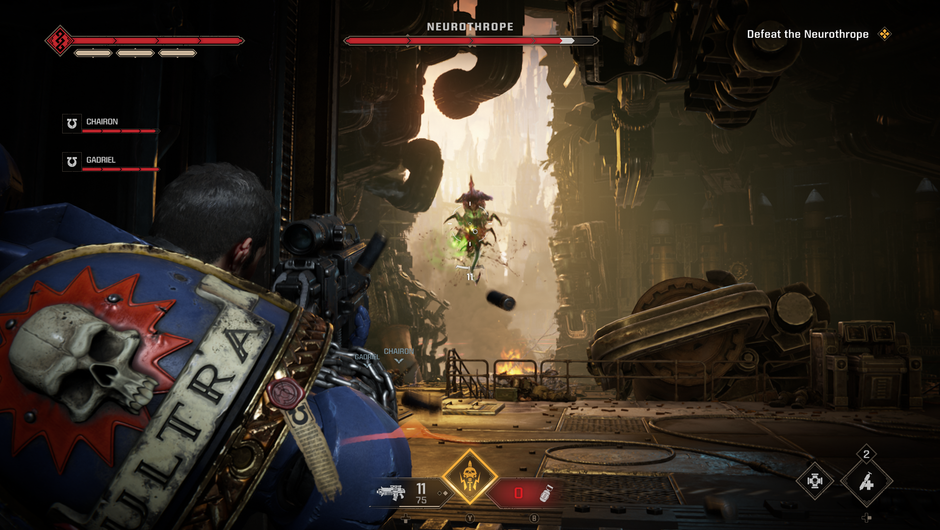The height and width of the screenshot is (530, 940).
Task: Activate the golden skull ability icon
Action: [x=469, y=479]
